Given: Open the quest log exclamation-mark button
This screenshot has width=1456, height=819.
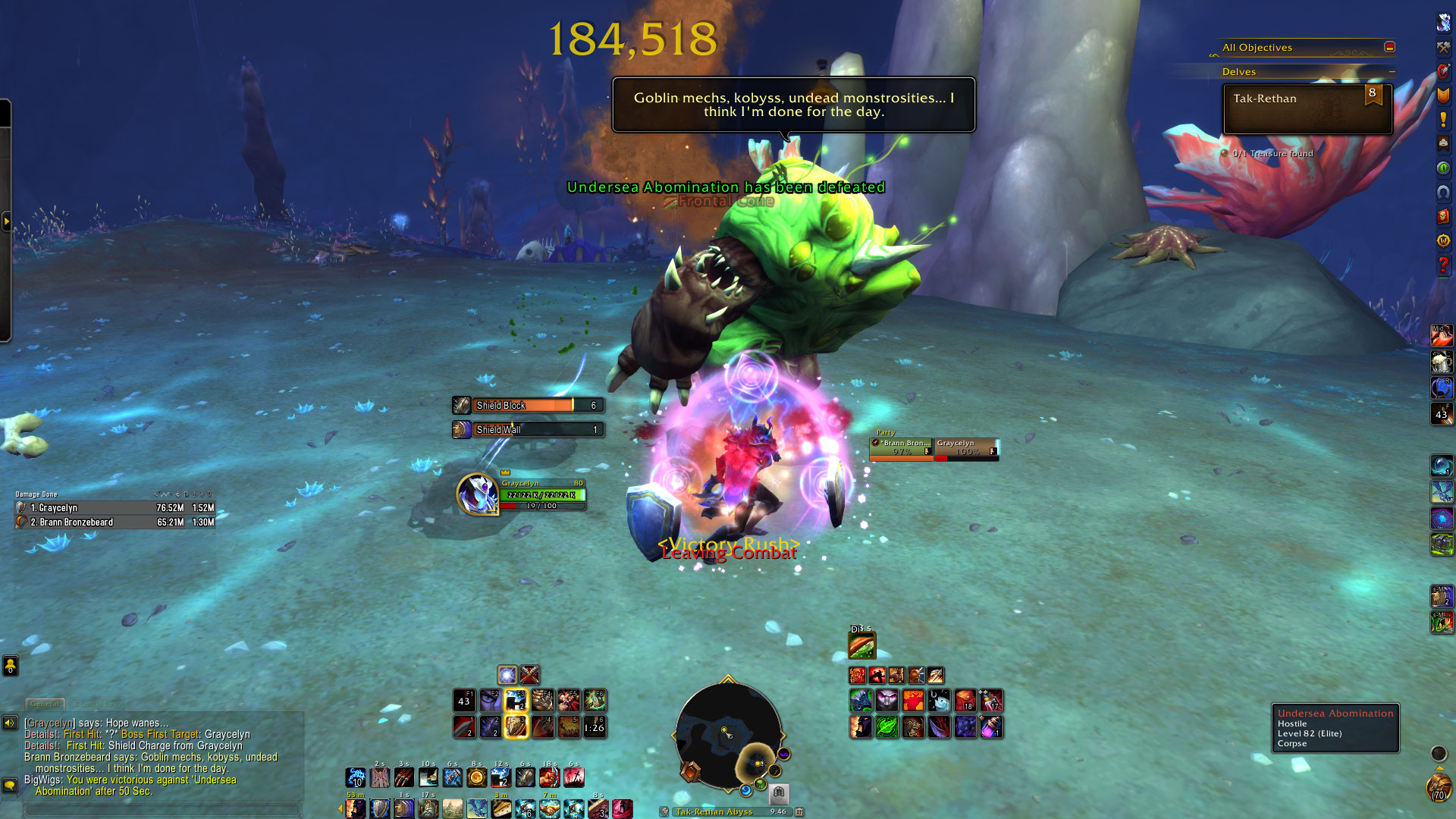Looking at the screenshot, I should coord(1443,120).
